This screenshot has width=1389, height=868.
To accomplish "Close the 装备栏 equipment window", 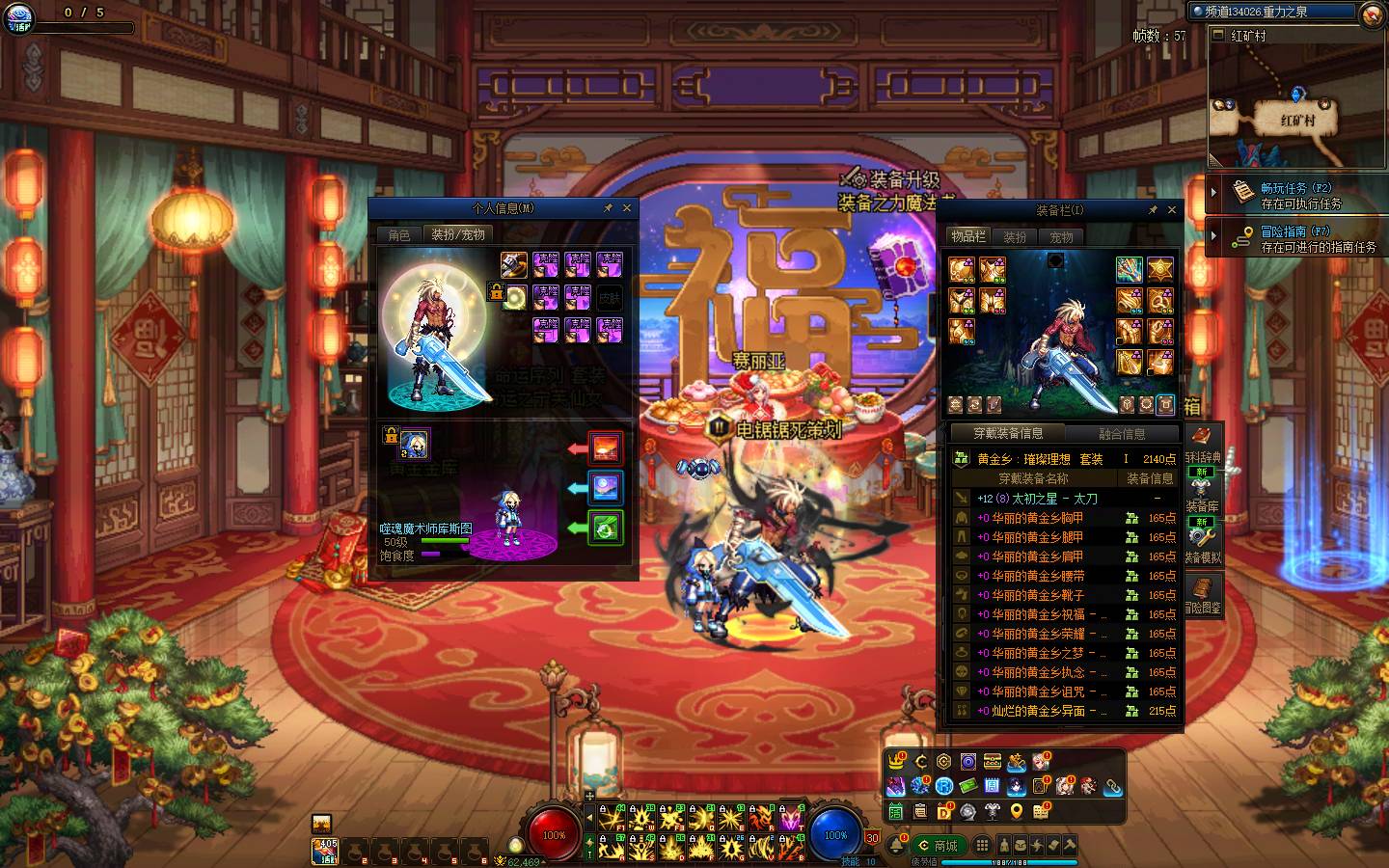I will point(1172,210).
